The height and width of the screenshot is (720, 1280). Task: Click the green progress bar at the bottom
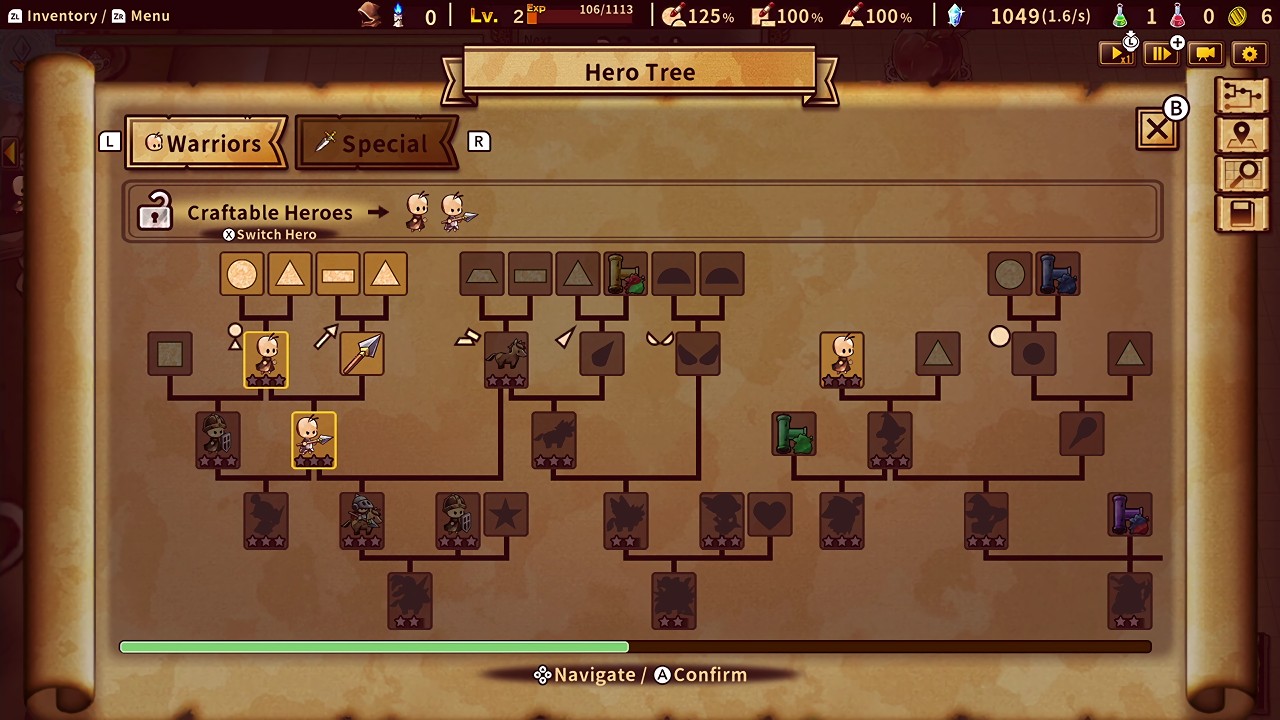(x=375, y=646)
